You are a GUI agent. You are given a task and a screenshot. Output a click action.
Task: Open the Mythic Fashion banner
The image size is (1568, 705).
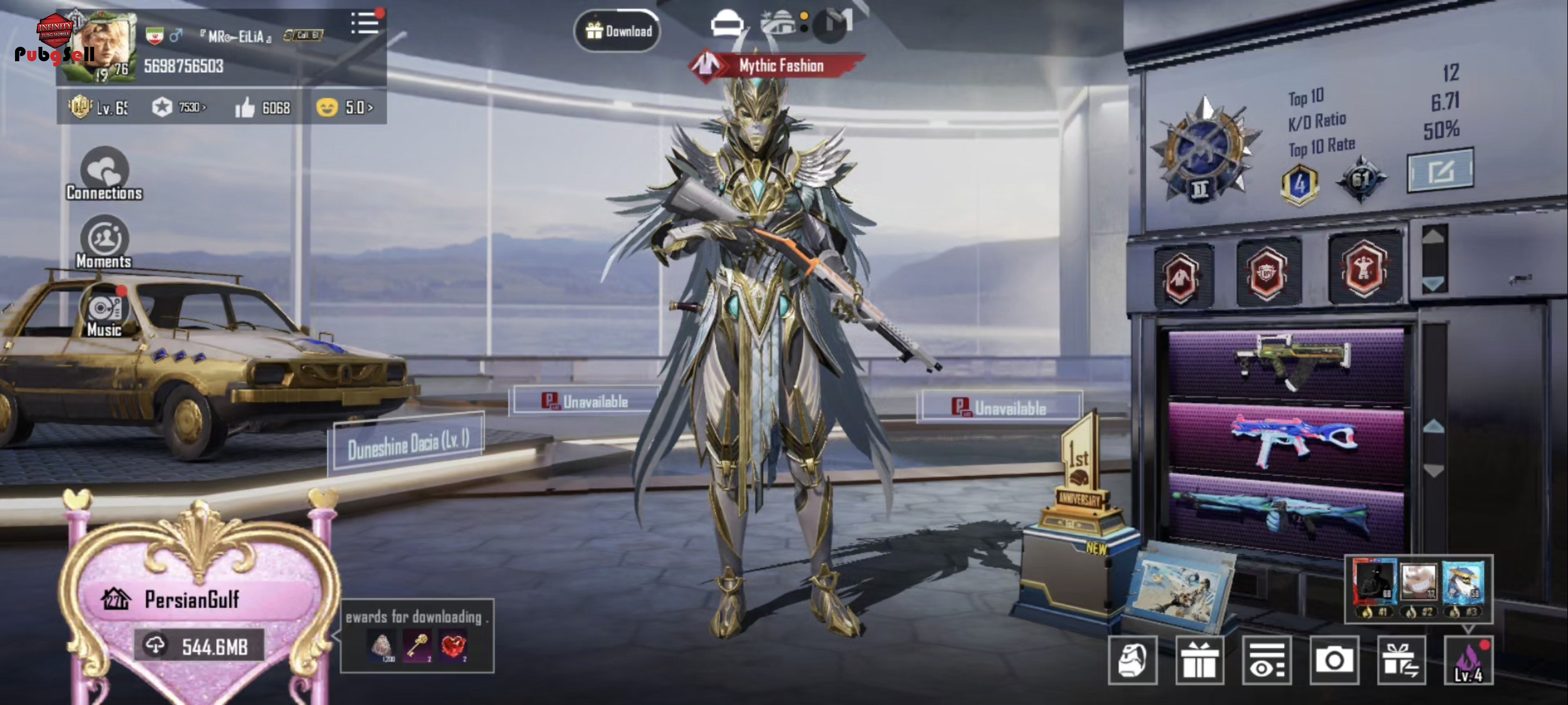pyautogui.click(x=778, y=66)
